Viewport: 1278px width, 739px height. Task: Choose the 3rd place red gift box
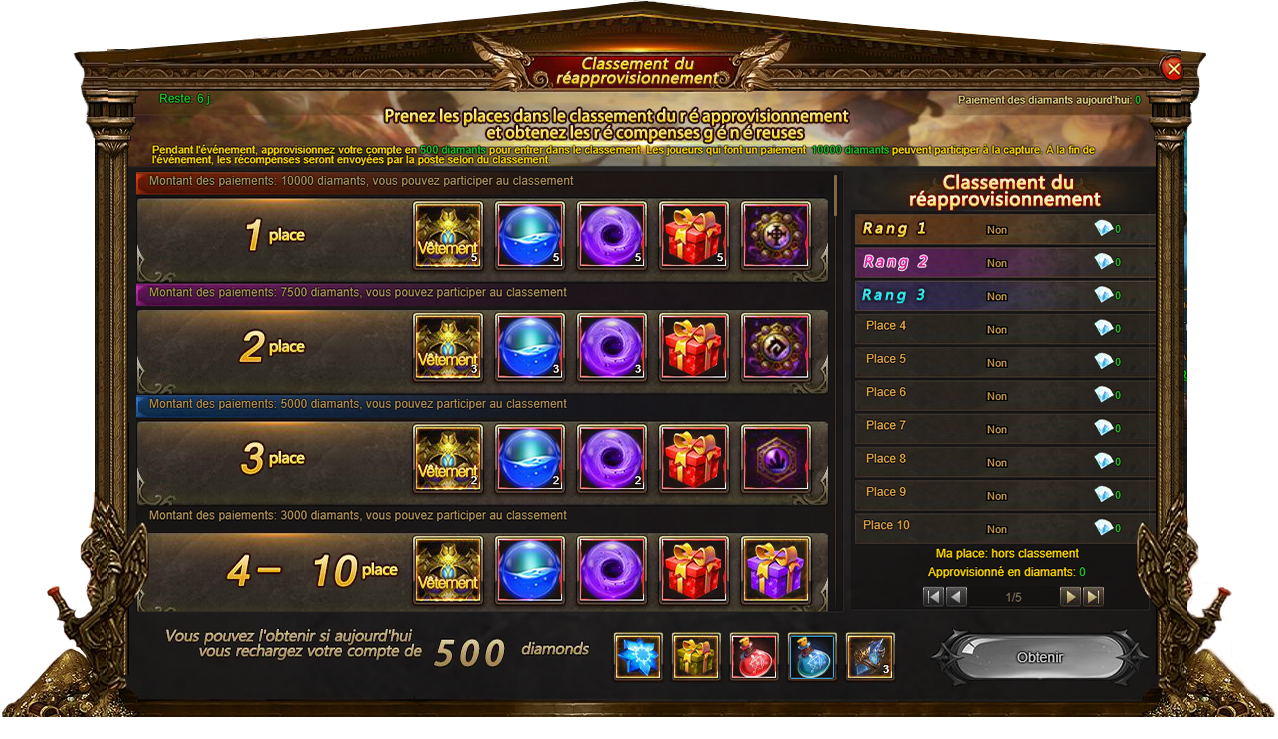(694, 458)
